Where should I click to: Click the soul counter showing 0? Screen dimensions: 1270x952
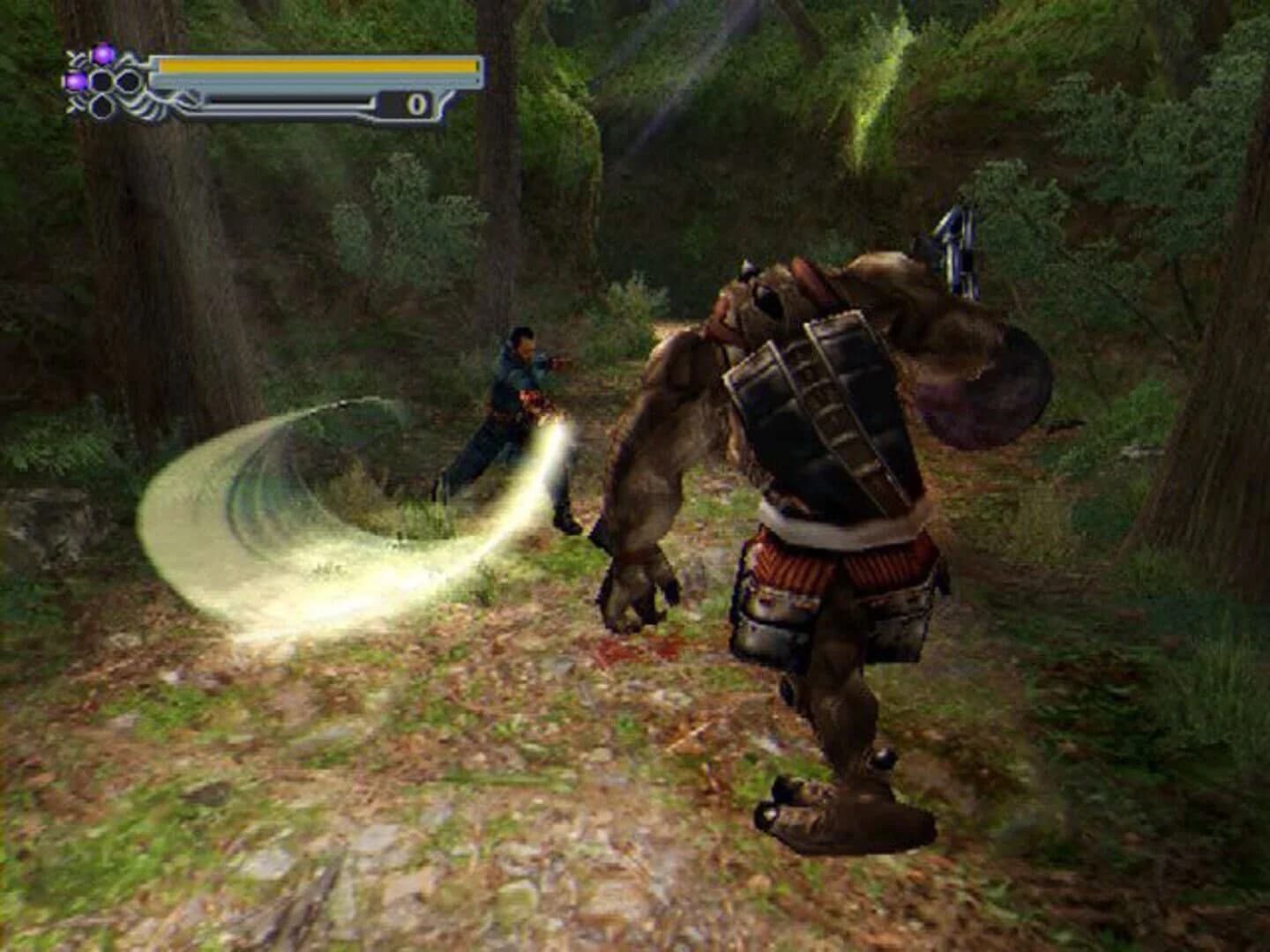point(417,104)
